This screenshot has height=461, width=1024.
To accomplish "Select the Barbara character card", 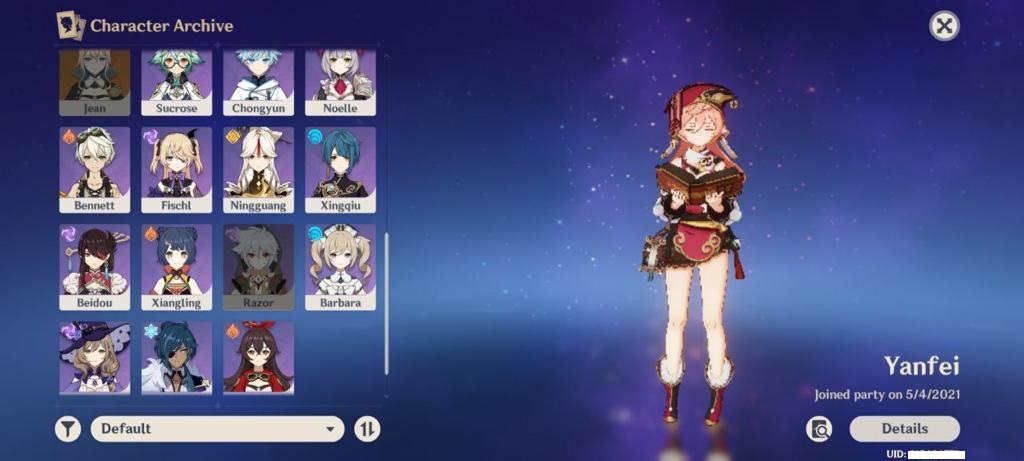I will [x=340, y=266].
